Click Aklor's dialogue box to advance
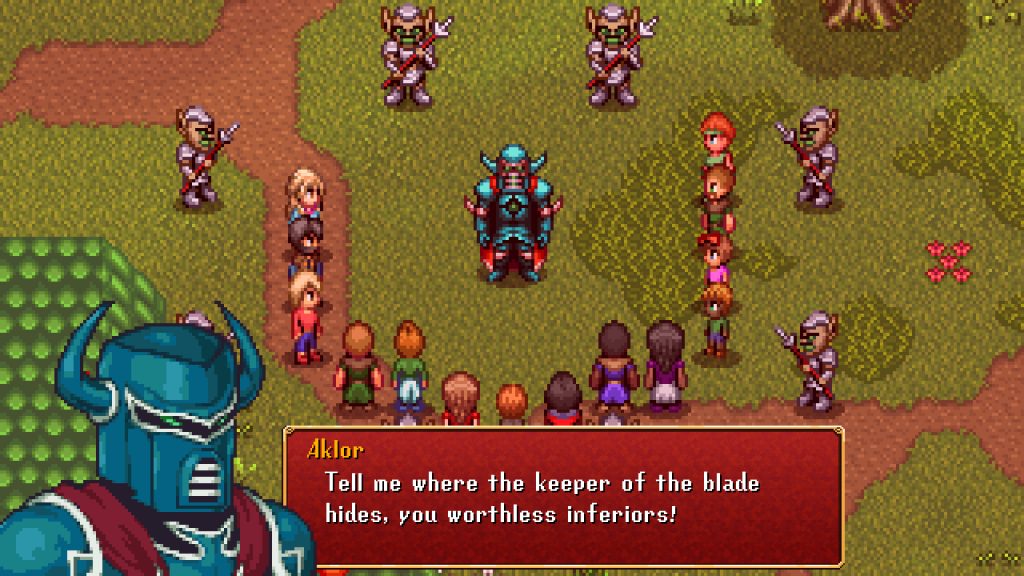1024x576 pixels. (x=563, y=497)
